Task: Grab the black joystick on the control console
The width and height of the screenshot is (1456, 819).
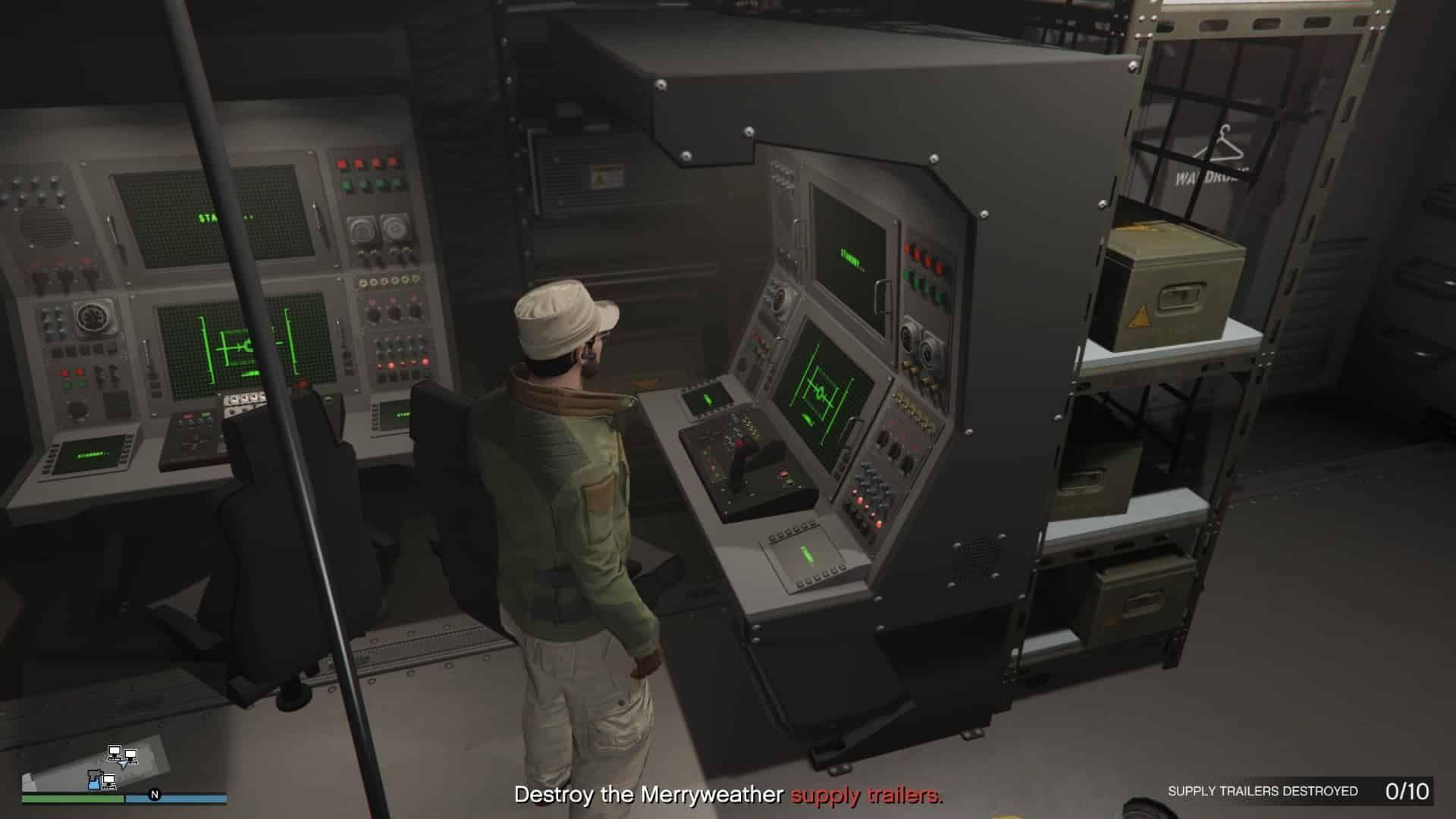Action: [739, 451]
